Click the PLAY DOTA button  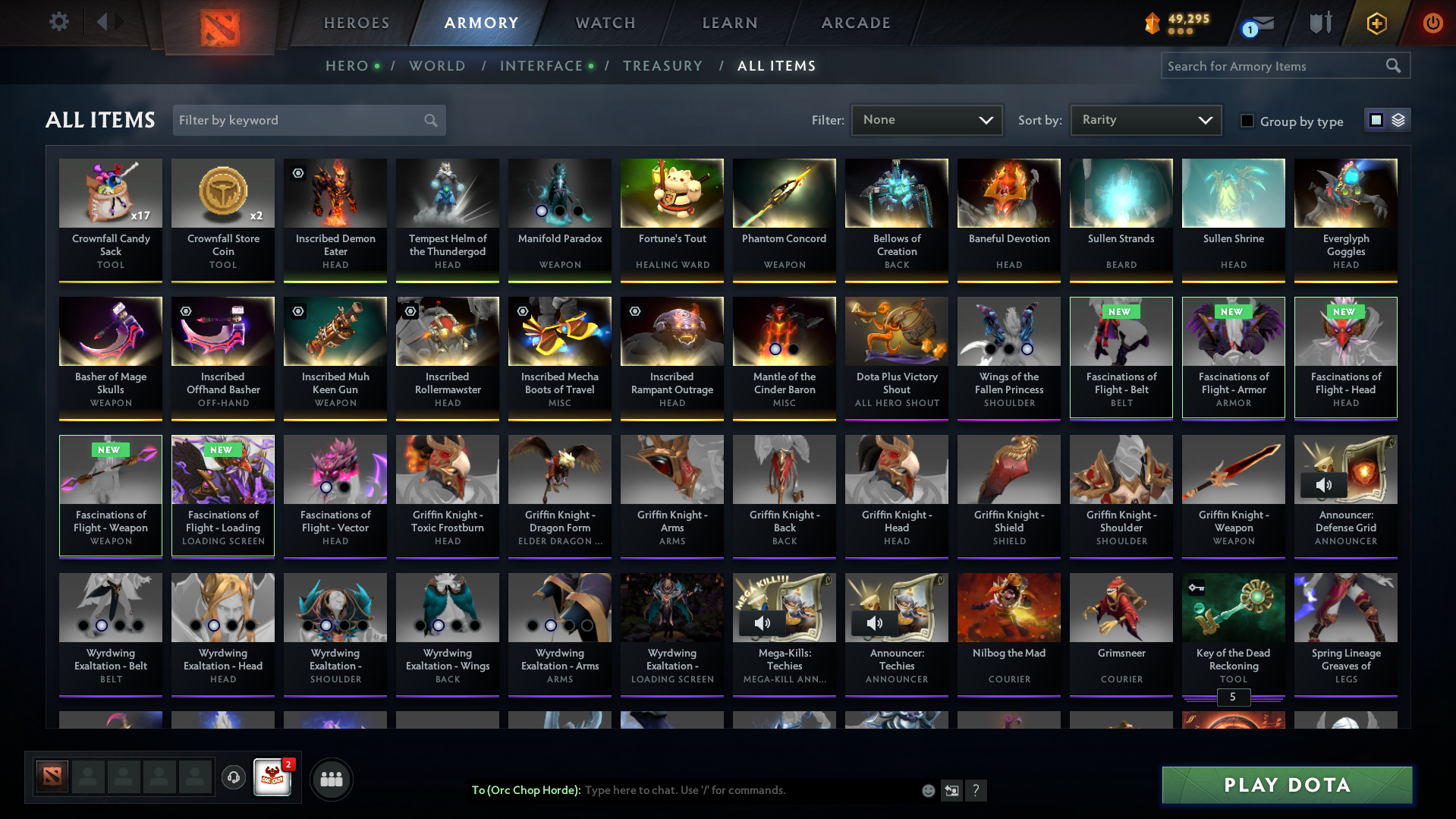tap(1285, 785)
